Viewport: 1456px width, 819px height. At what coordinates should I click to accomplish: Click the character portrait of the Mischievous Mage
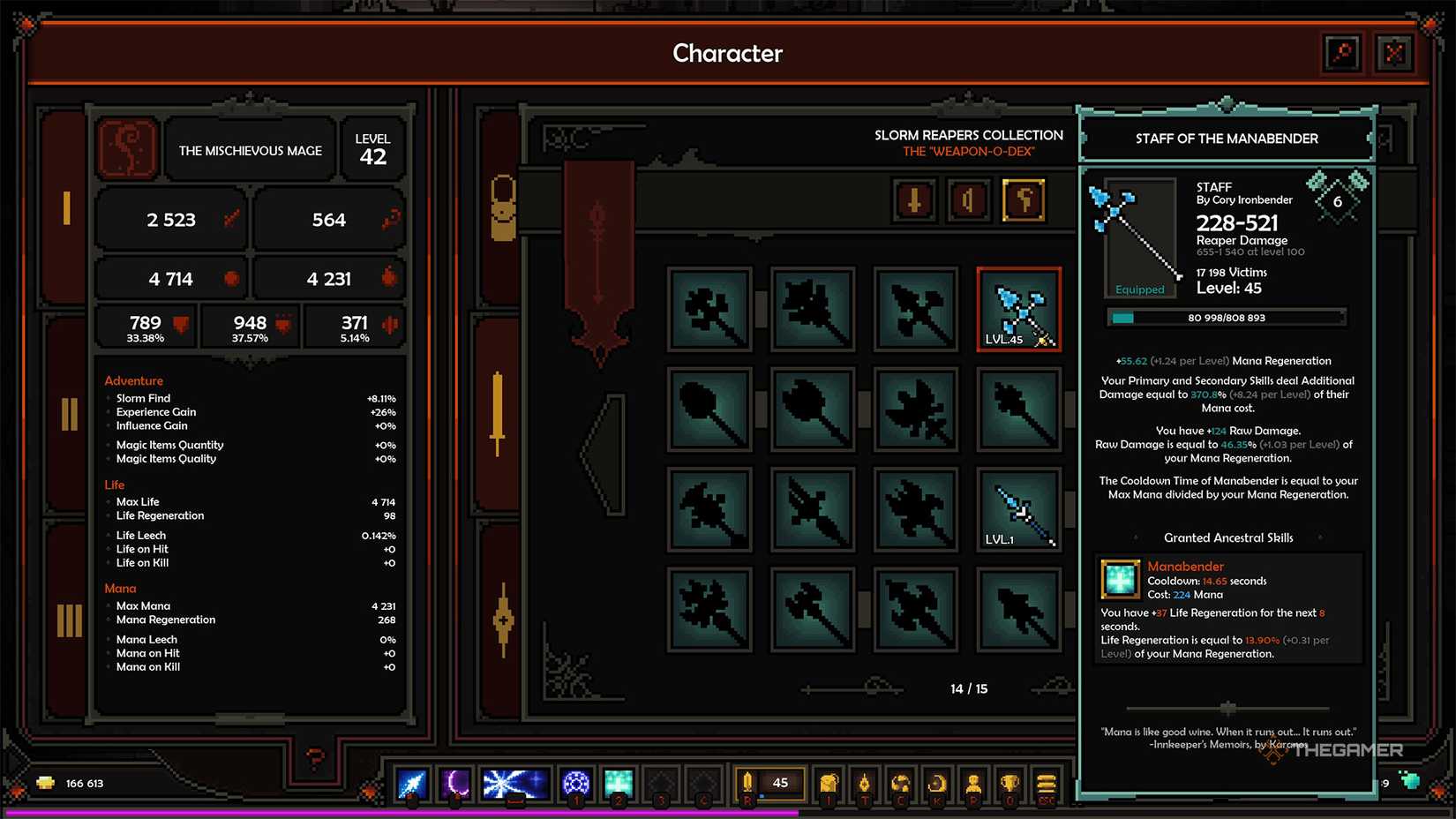pyautogui.click(x=128, y=149)
